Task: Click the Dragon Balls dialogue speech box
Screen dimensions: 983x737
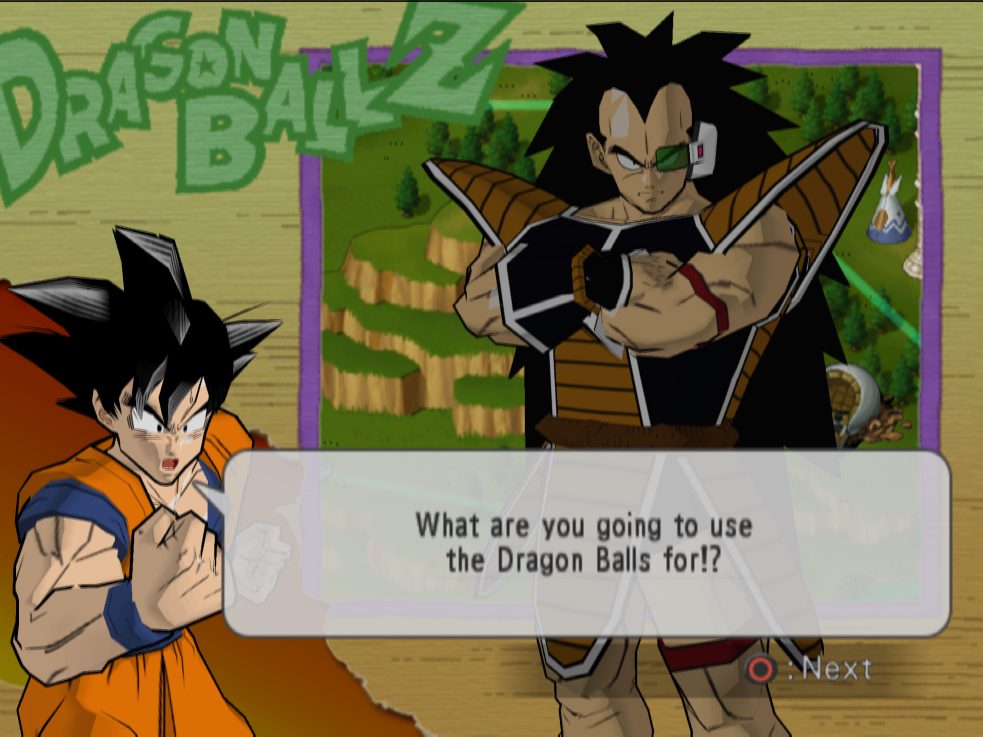Action: pyautogui.click(x=585, y=543)
